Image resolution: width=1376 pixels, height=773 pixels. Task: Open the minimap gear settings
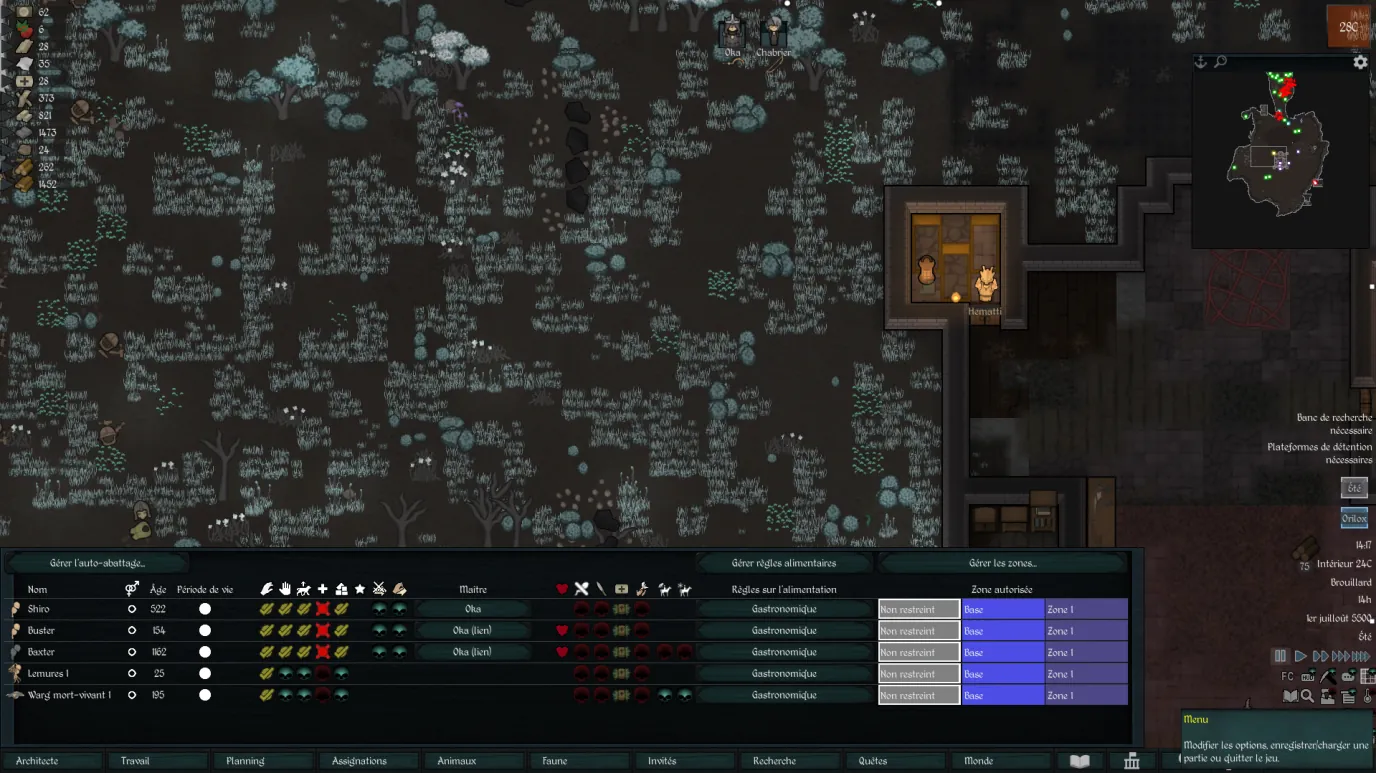coord(1360,62)
